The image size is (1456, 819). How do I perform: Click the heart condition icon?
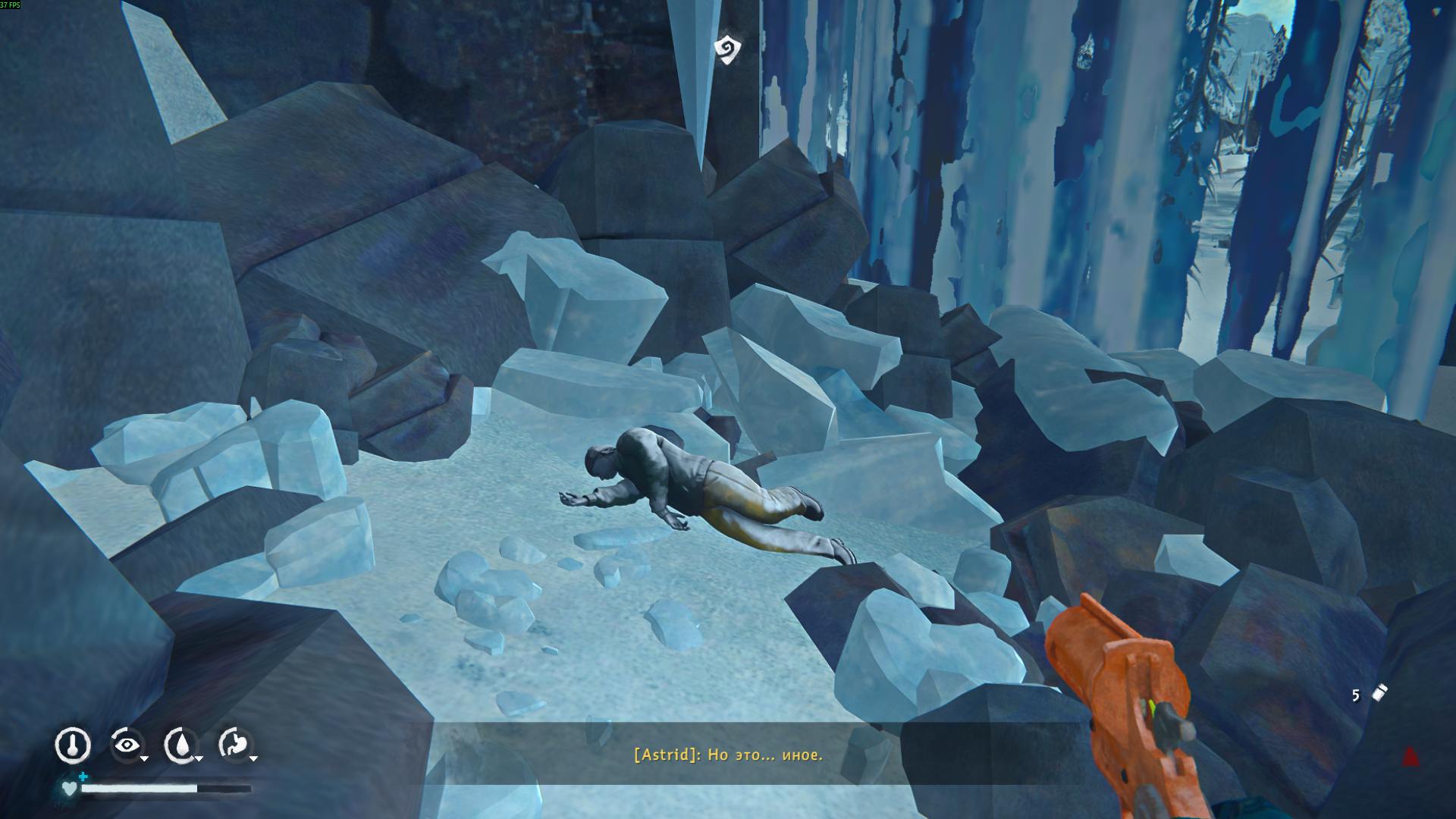point(70,789)
